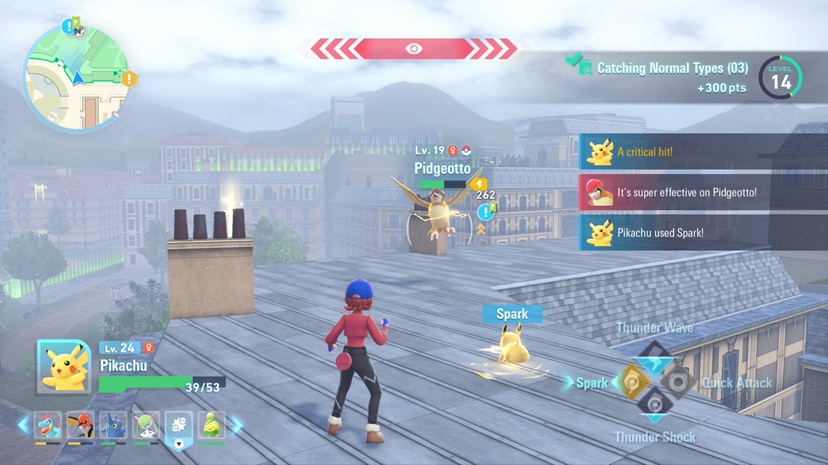Image resolution: width=828 pixels, height=465 pixels.
Task: Switch to Kirlia in the party bar
Action: (146, 425)
